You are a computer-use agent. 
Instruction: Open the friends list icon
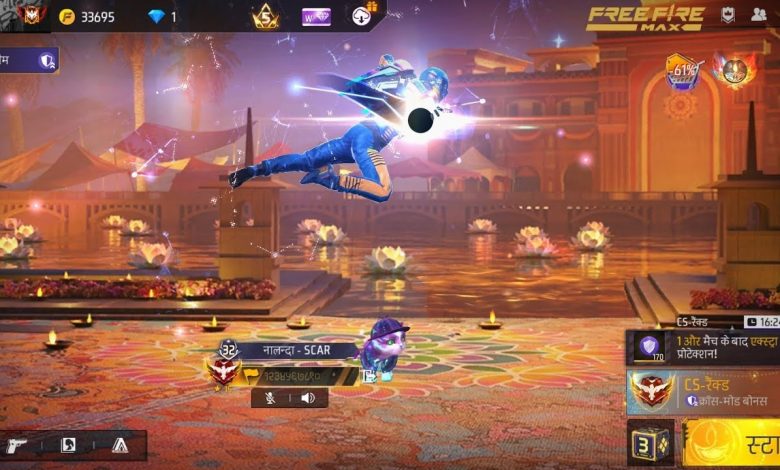(758, 15)
